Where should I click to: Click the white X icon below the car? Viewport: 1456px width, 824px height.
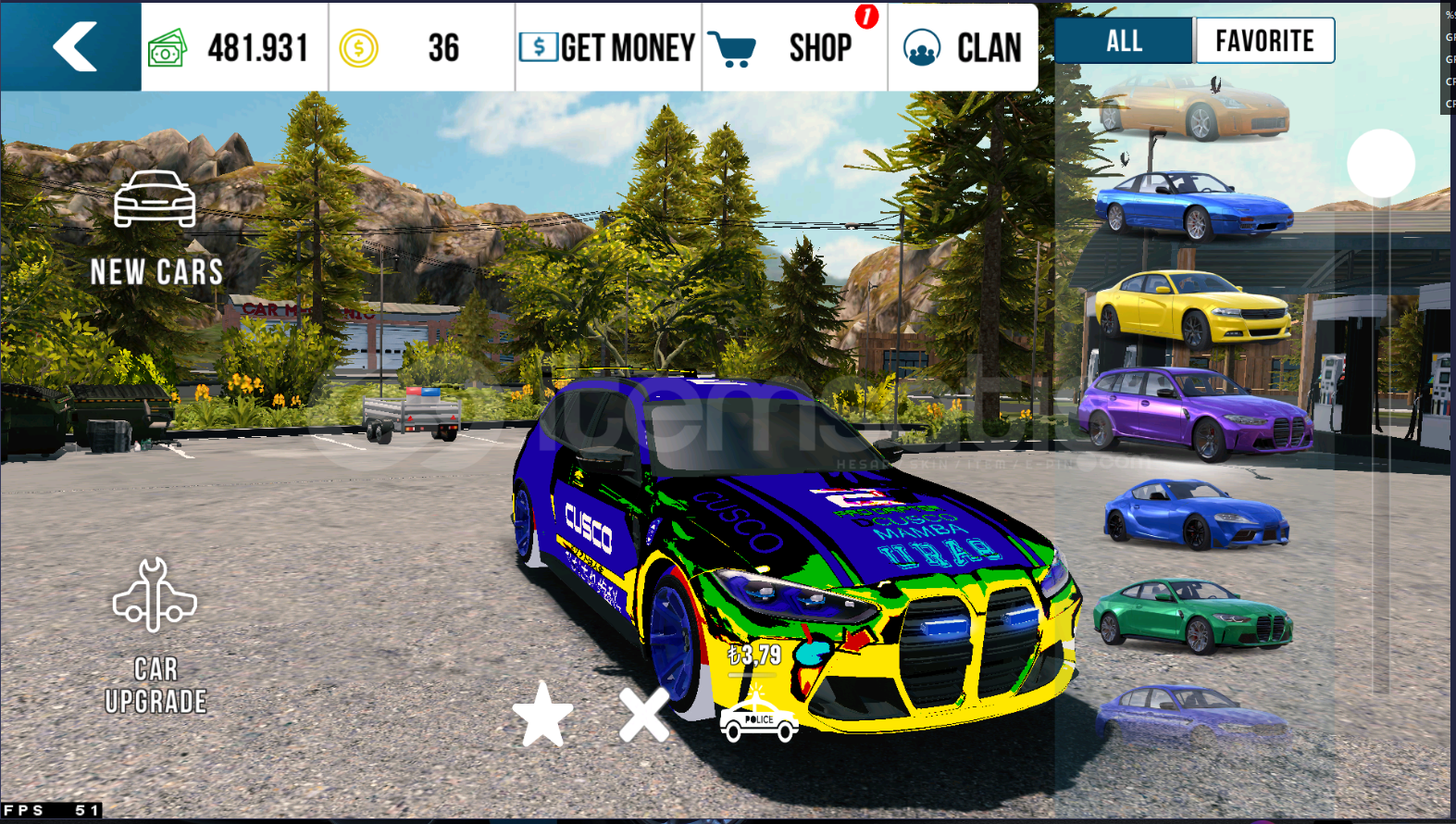(x=643, y=714)
